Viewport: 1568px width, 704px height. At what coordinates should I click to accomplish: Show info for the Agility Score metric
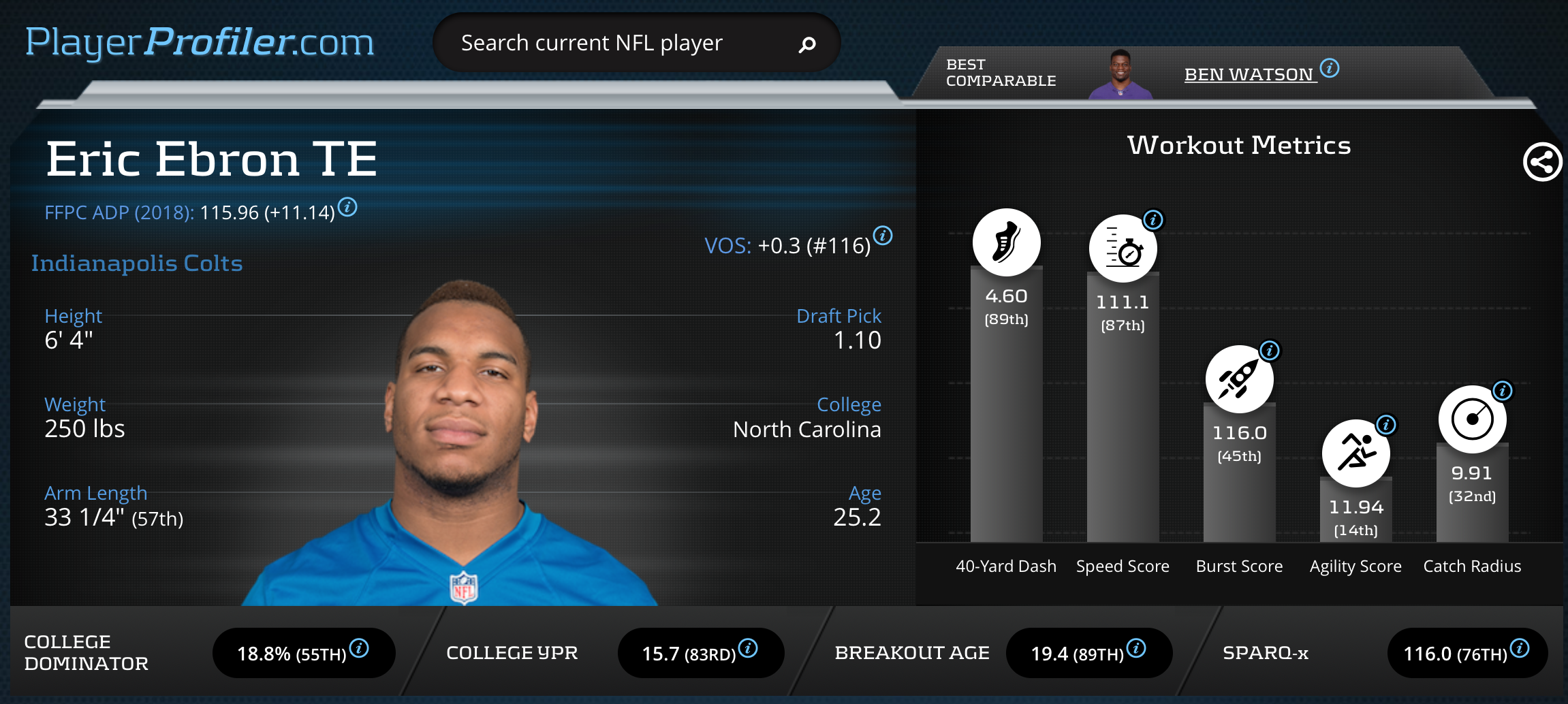[1386, 425]
